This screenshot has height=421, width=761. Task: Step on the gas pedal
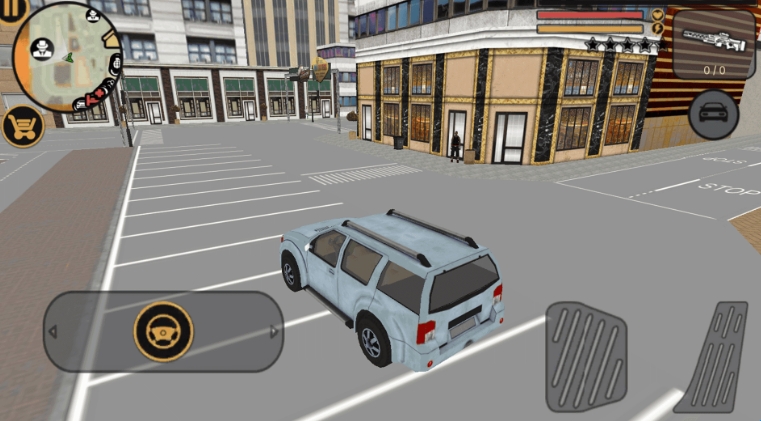[712, 355]
